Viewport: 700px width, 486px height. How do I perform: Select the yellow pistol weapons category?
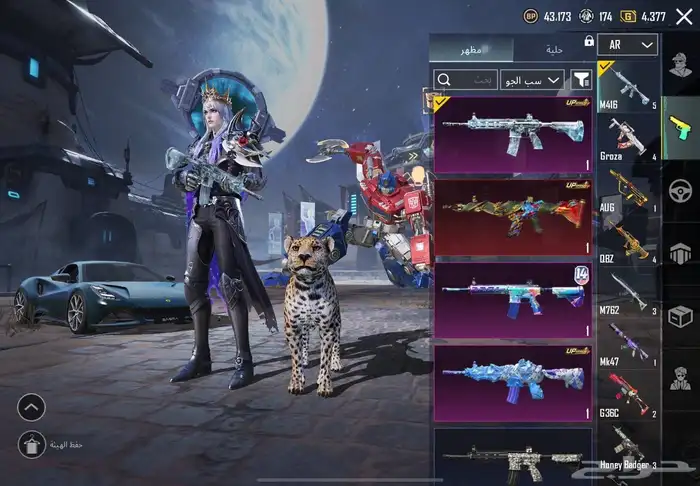click(x=681, y=127)
